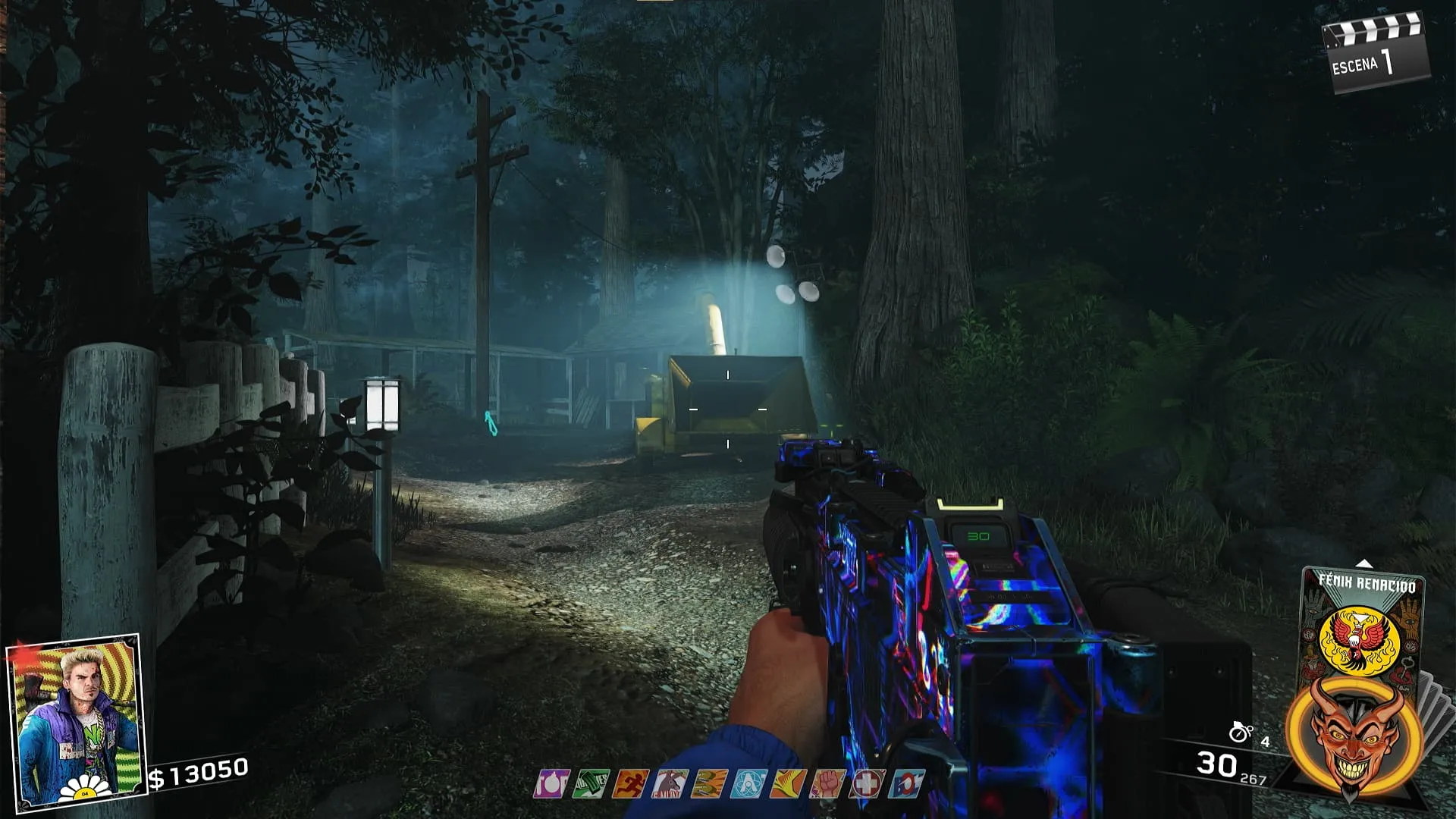The width and height of the screenshot is (1456, 819).
Task: Select the purple bomb perk icon
Action: (551, 783)
